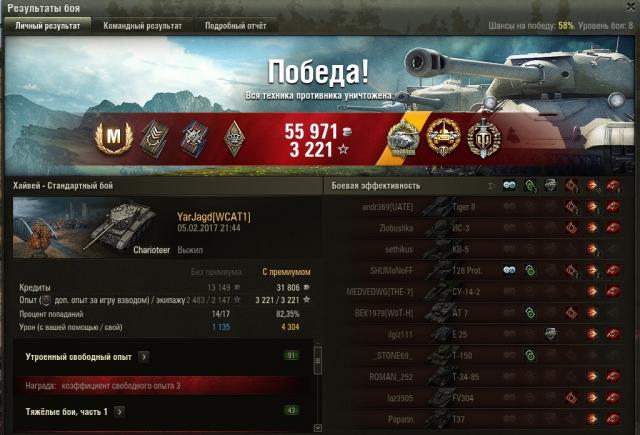The width and height of the screenshot is (640, 435).
Task: Open the Подробный отчёт tab
Action: (x=235, y=26)
